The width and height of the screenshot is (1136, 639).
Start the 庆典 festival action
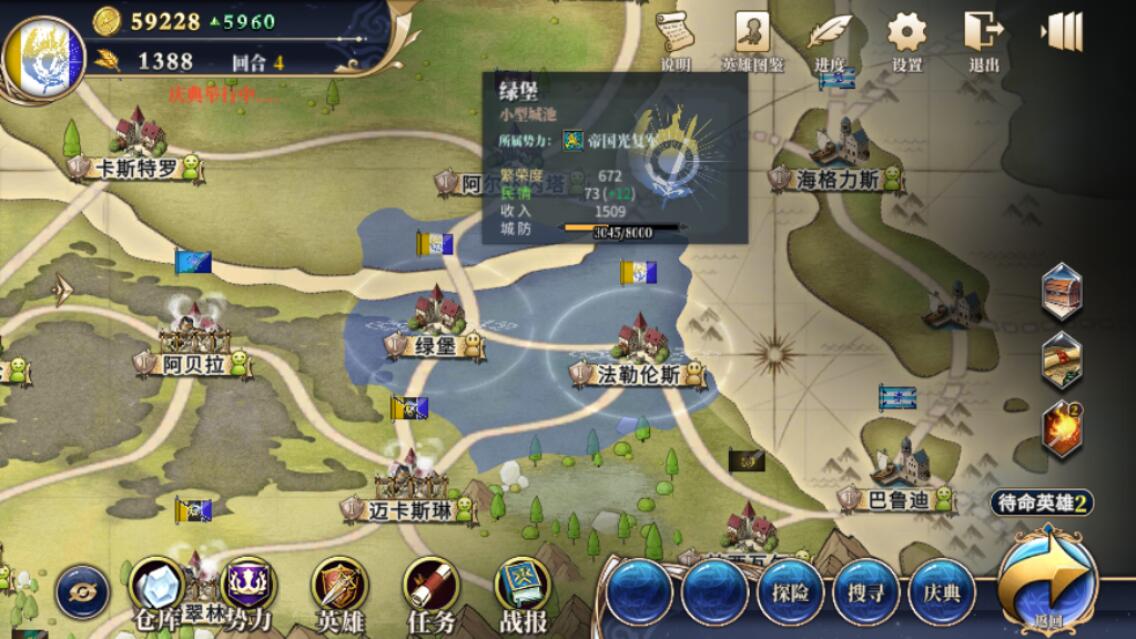point(942,591)
